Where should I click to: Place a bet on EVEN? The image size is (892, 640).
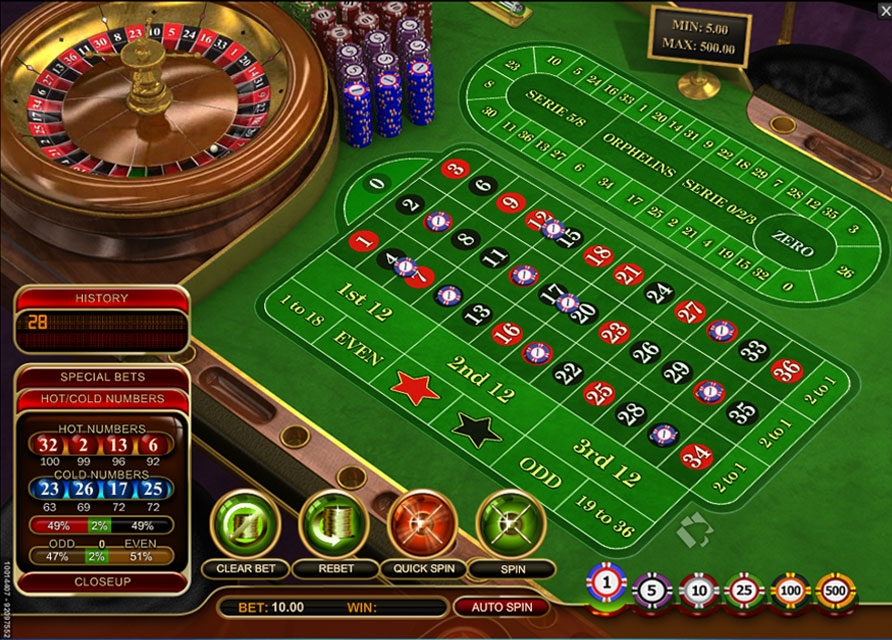click(x=357, y=344)
